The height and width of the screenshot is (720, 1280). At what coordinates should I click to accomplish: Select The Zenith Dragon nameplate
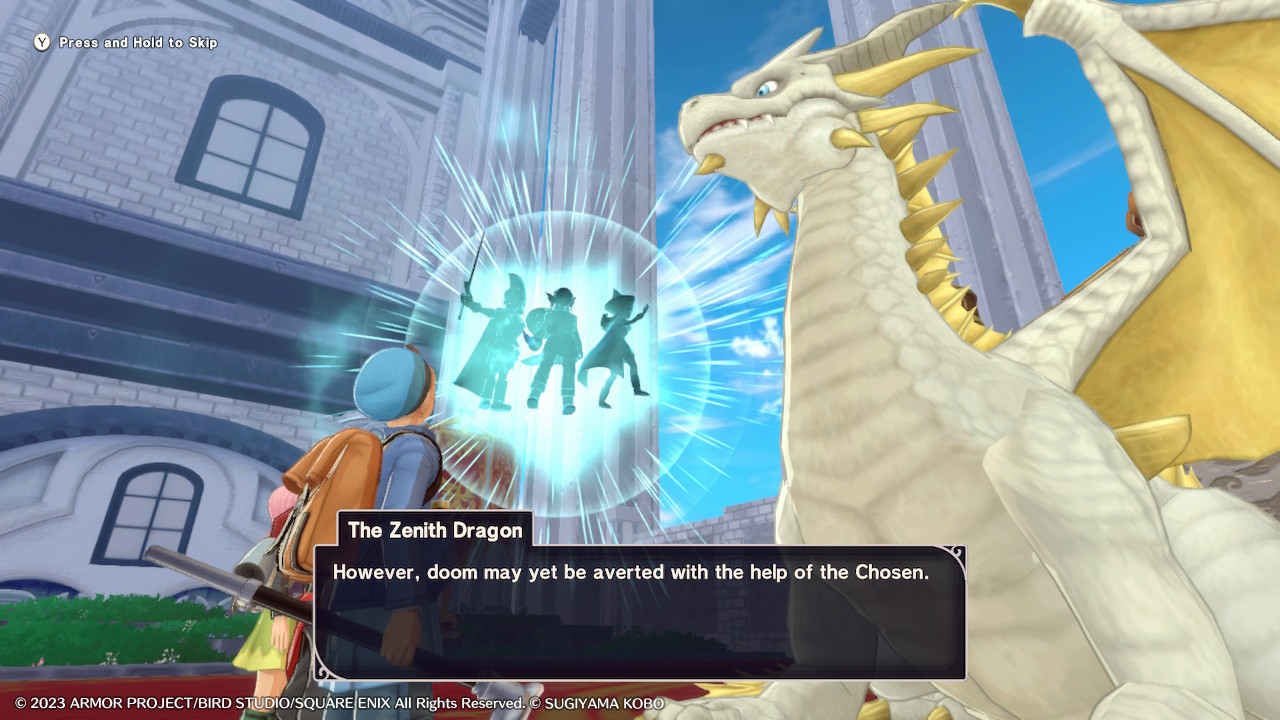(434, 531)
